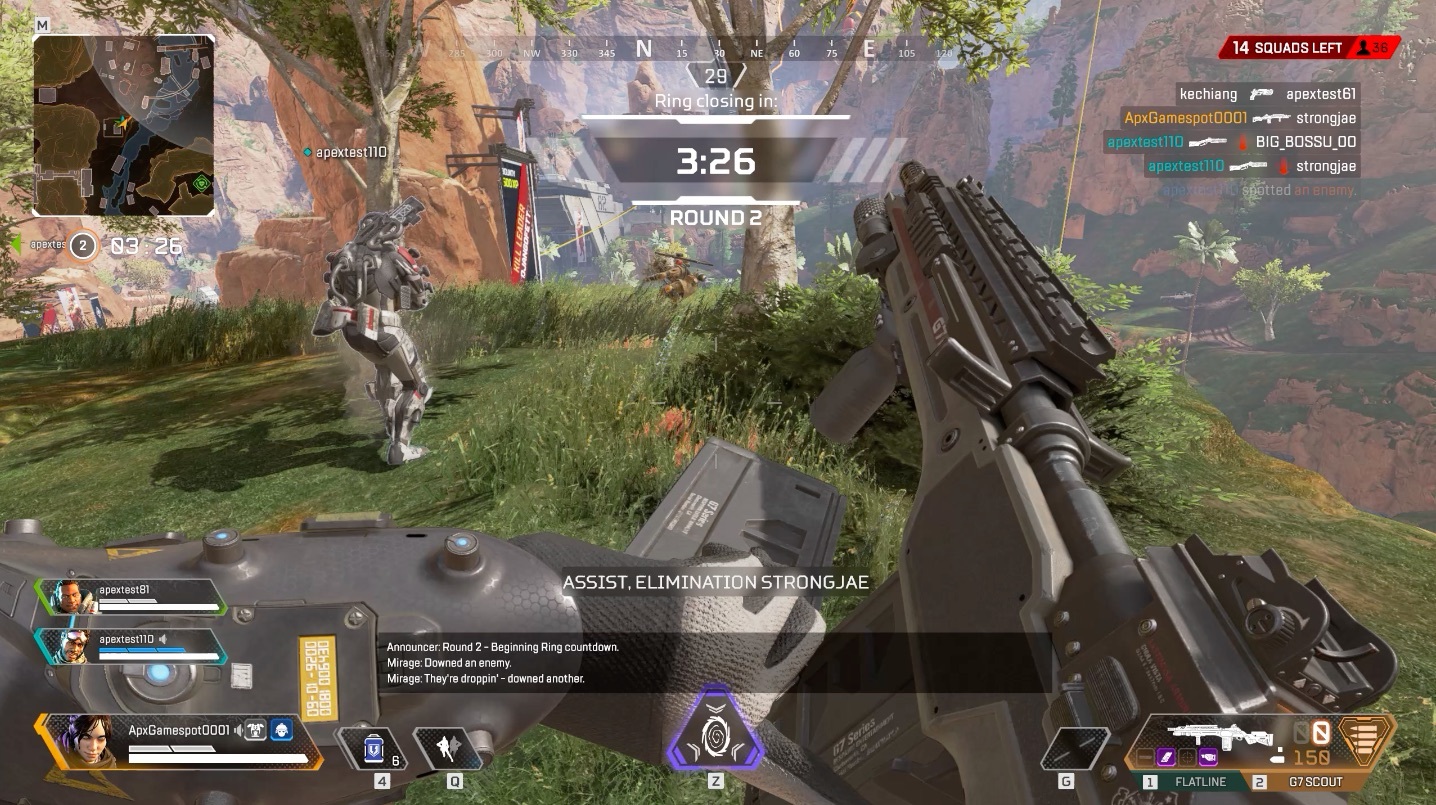The height and width of the screenshot is (805, 1436).
Task: Click the skull badge next to ApxGamespot0001
Action: [x=282, y=731]
